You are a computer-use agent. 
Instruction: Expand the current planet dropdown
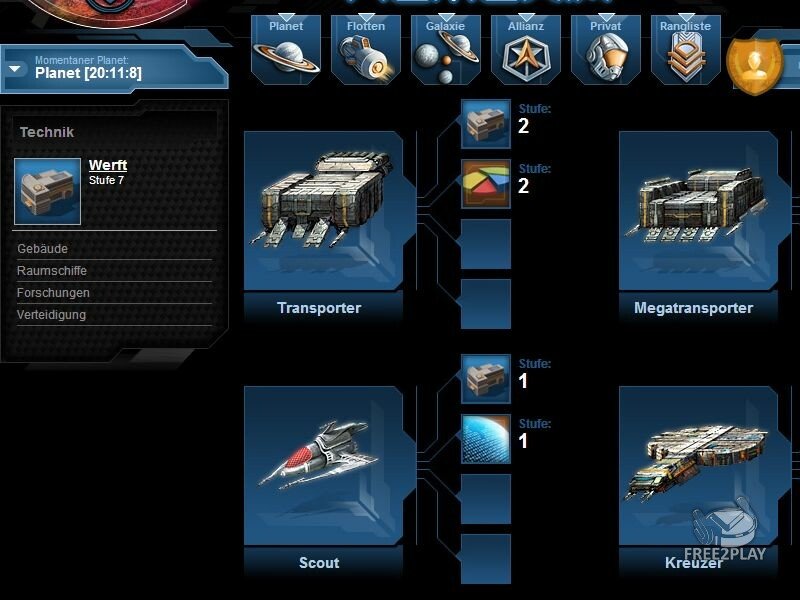(16, 69)
